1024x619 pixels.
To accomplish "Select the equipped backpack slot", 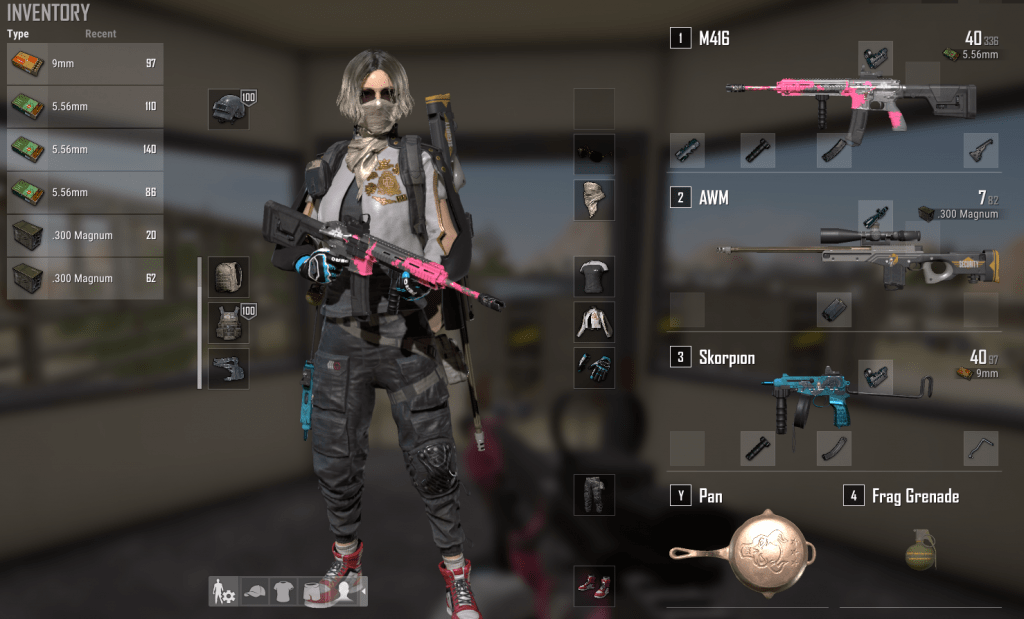I will click(x=228, y=275).
